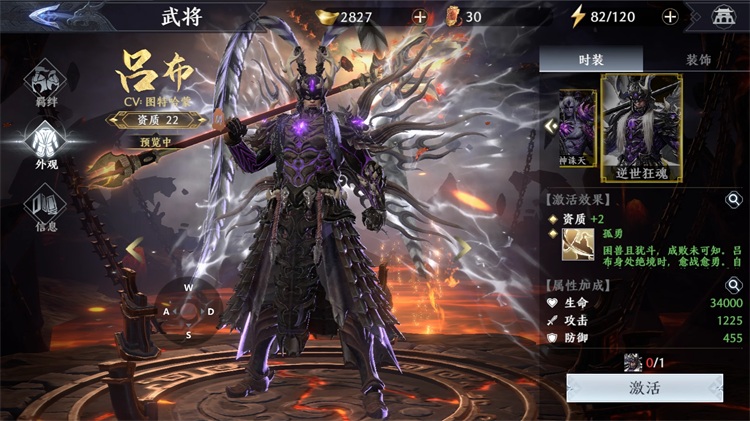Add more gold ingots with plus button

[420, 16]
